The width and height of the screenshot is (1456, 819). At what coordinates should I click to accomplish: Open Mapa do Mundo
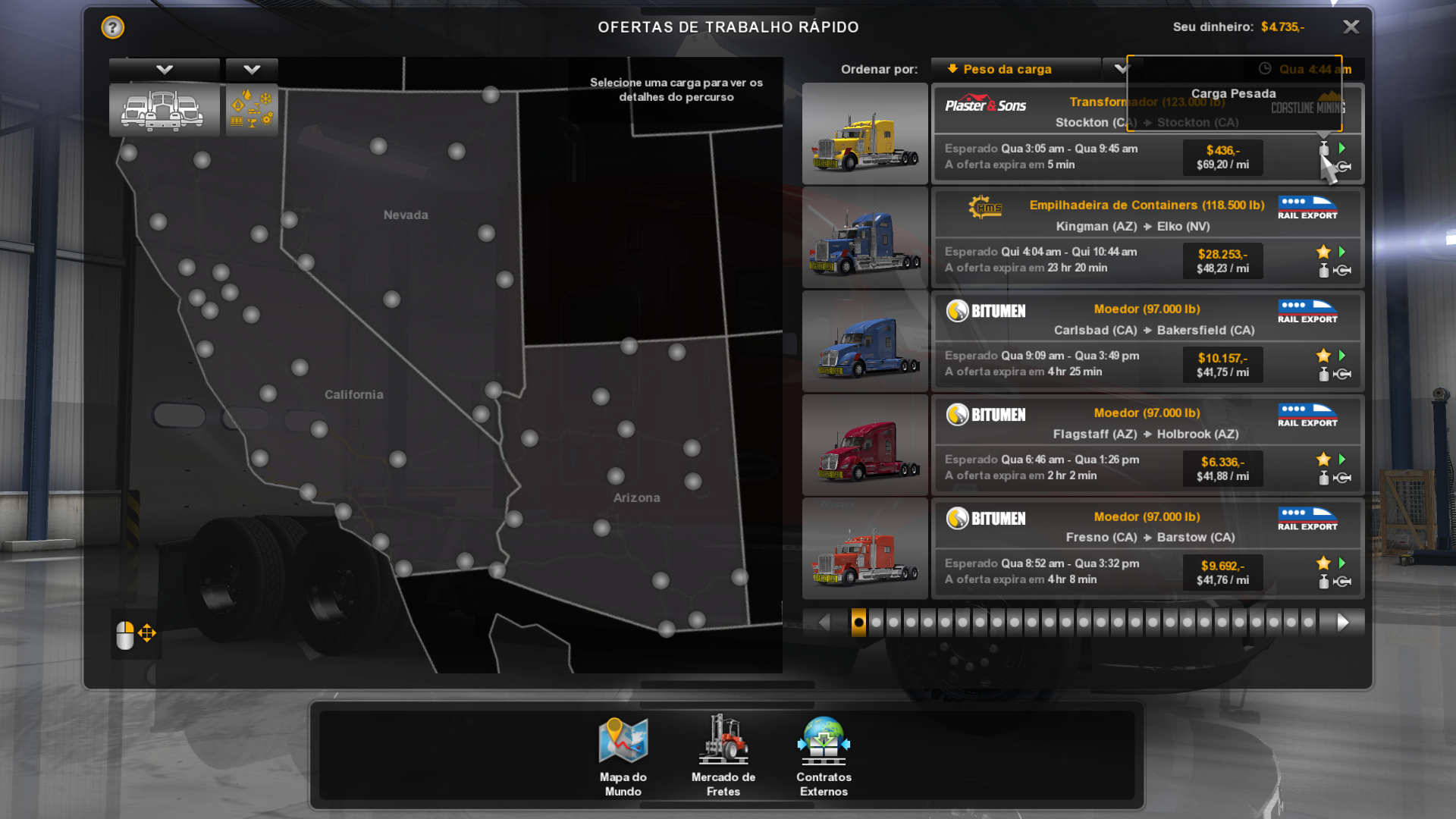623,755
